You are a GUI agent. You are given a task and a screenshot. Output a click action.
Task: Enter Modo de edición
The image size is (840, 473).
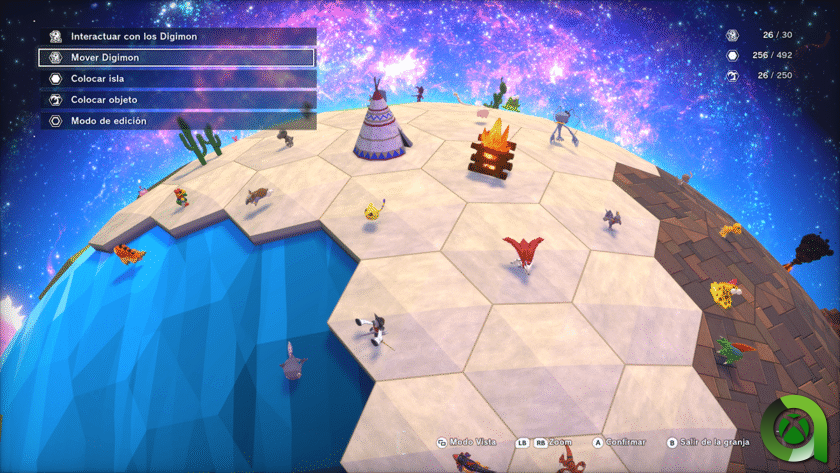point(176,121)
